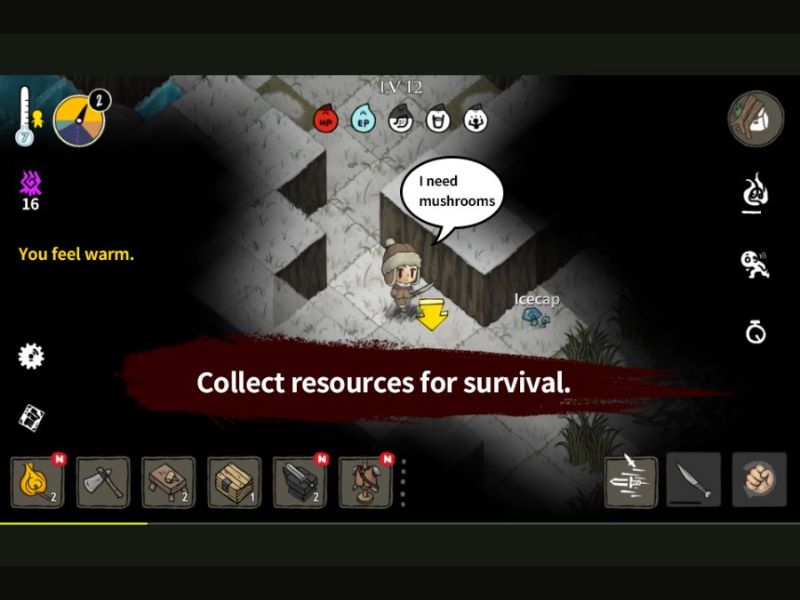Choose the stone axe slot
The height and width of the screenshot is (600, 800).
point(102,482)
